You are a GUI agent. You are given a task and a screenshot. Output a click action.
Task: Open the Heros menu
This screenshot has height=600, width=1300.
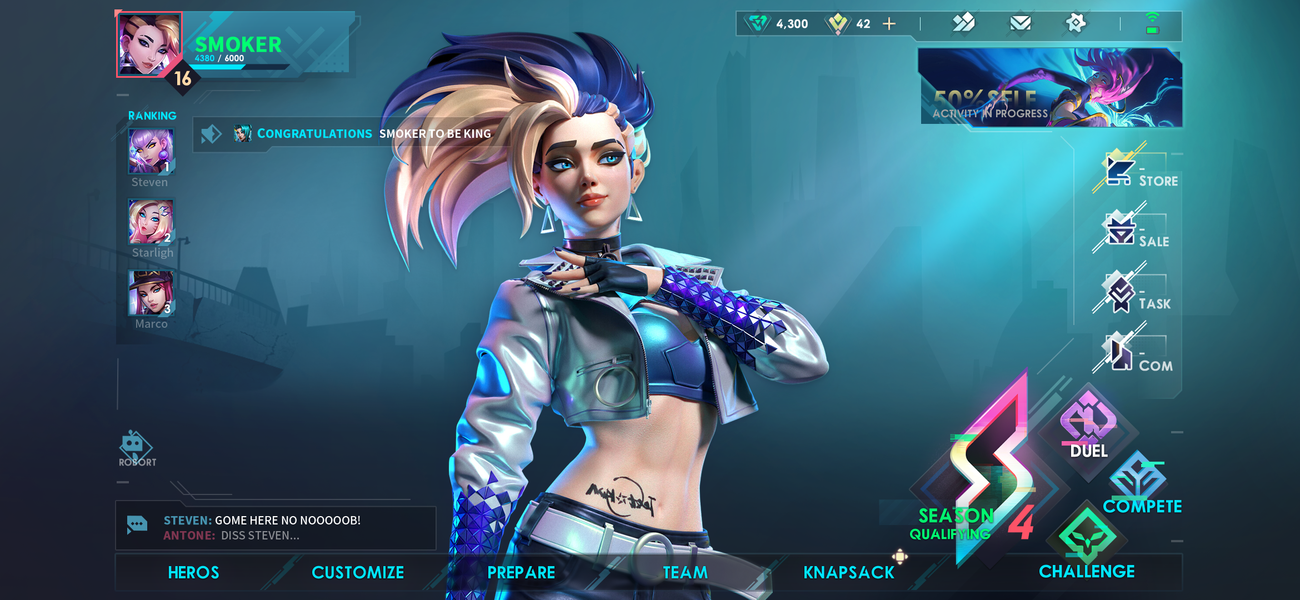193,572
